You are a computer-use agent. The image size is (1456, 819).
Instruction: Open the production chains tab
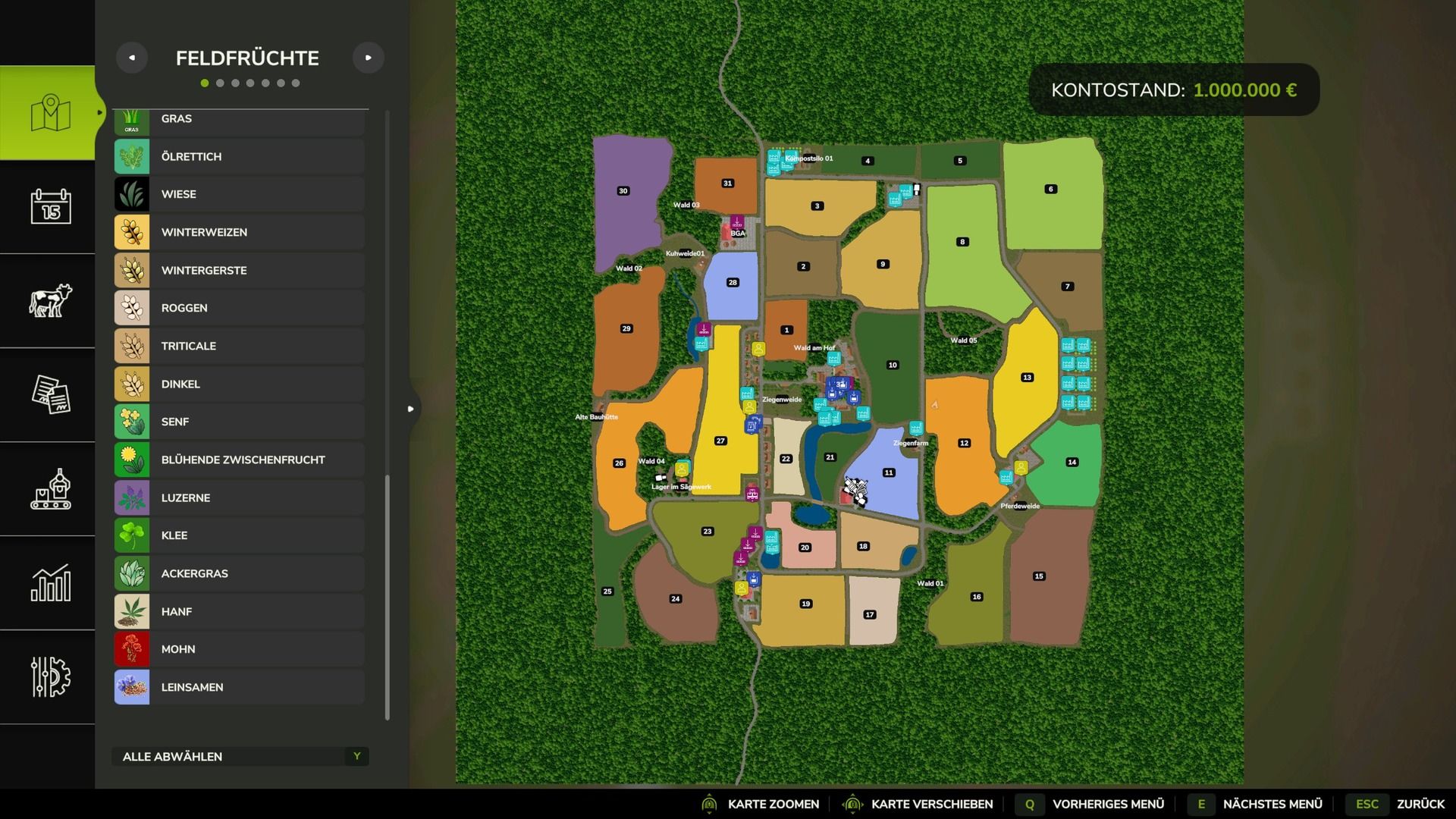tap(50, 488)
